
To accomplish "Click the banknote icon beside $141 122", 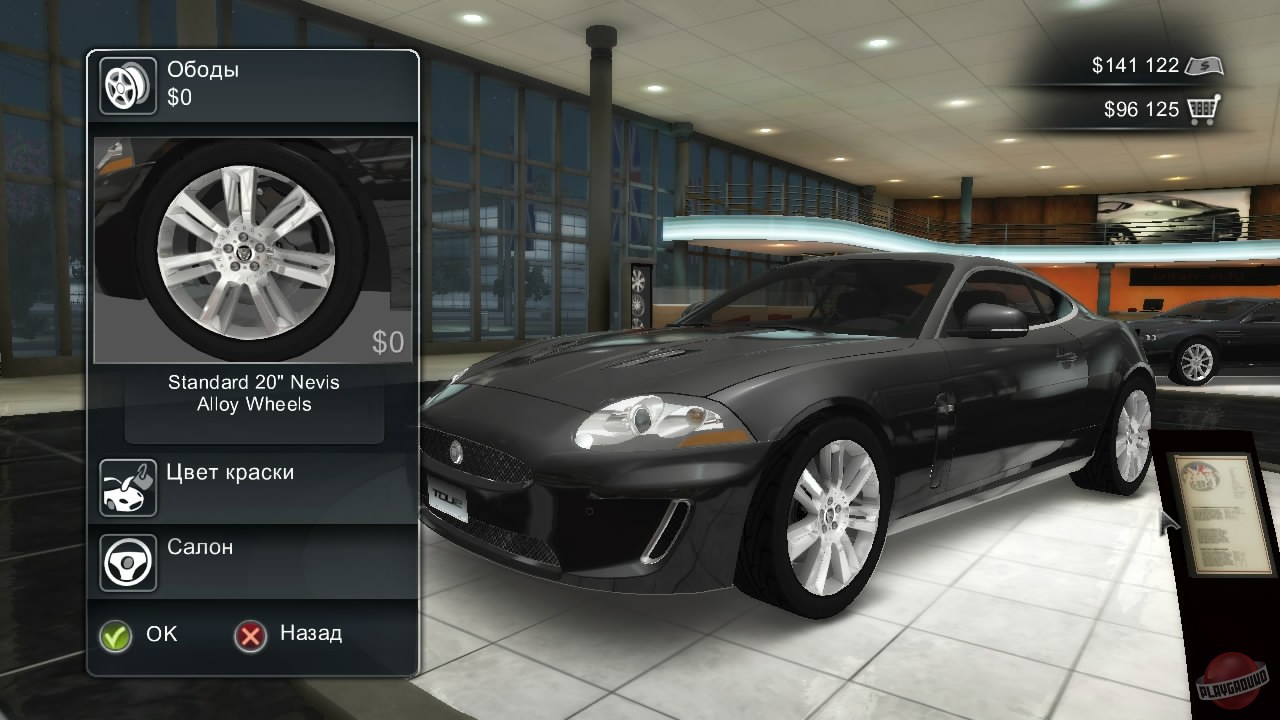I will point(1207,64).
